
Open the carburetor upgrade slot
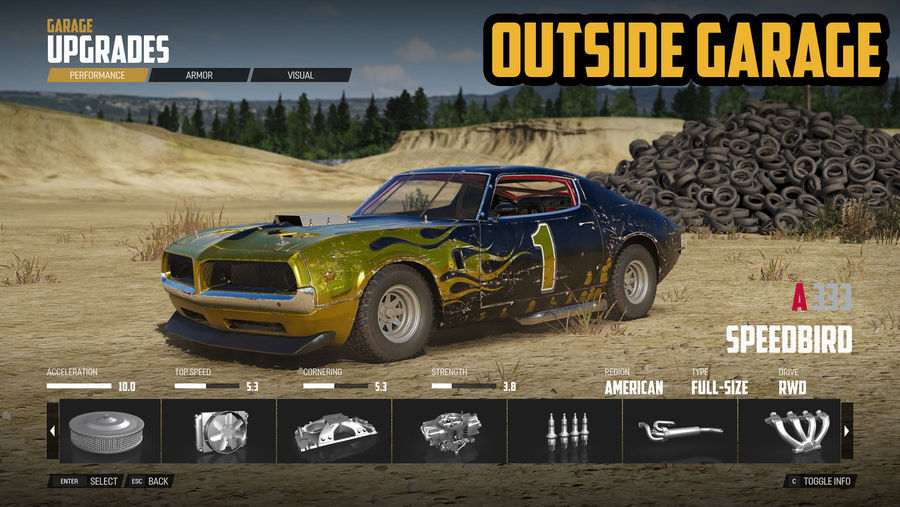coord(449,431)
